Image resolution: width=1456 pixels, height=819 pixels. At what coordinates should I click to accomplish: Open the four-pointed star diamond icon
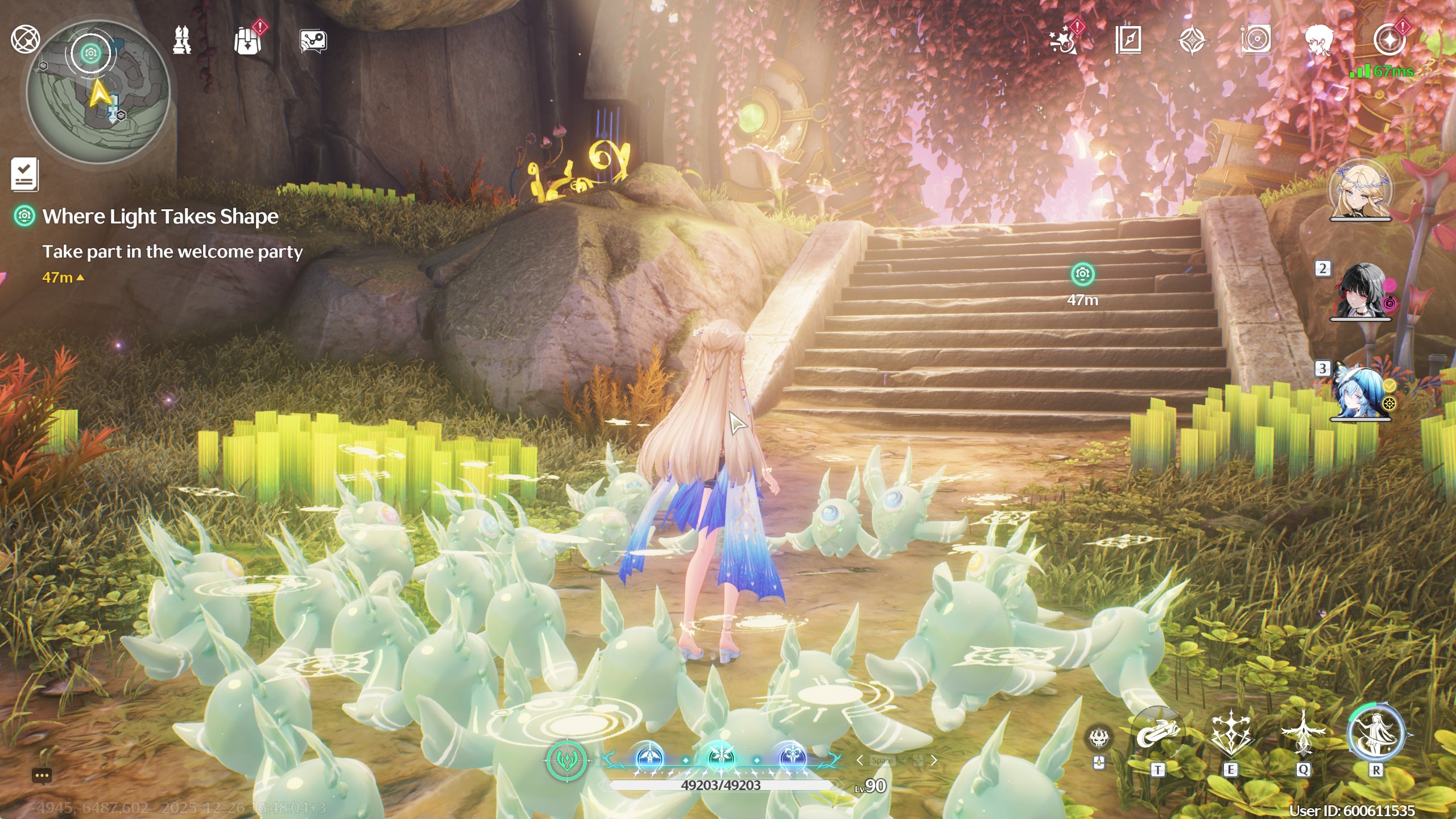click(x=1192, y=41)
